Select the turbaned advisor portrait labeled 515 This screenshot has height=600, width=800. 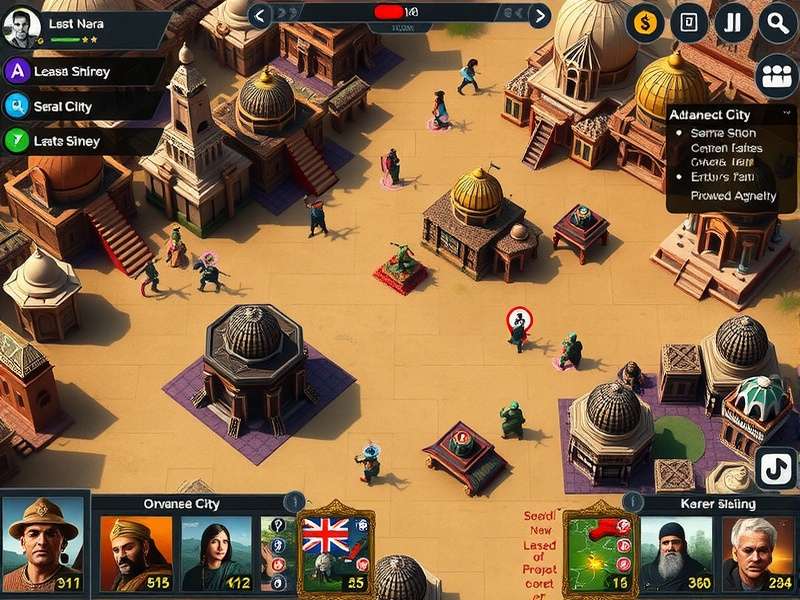136,552
